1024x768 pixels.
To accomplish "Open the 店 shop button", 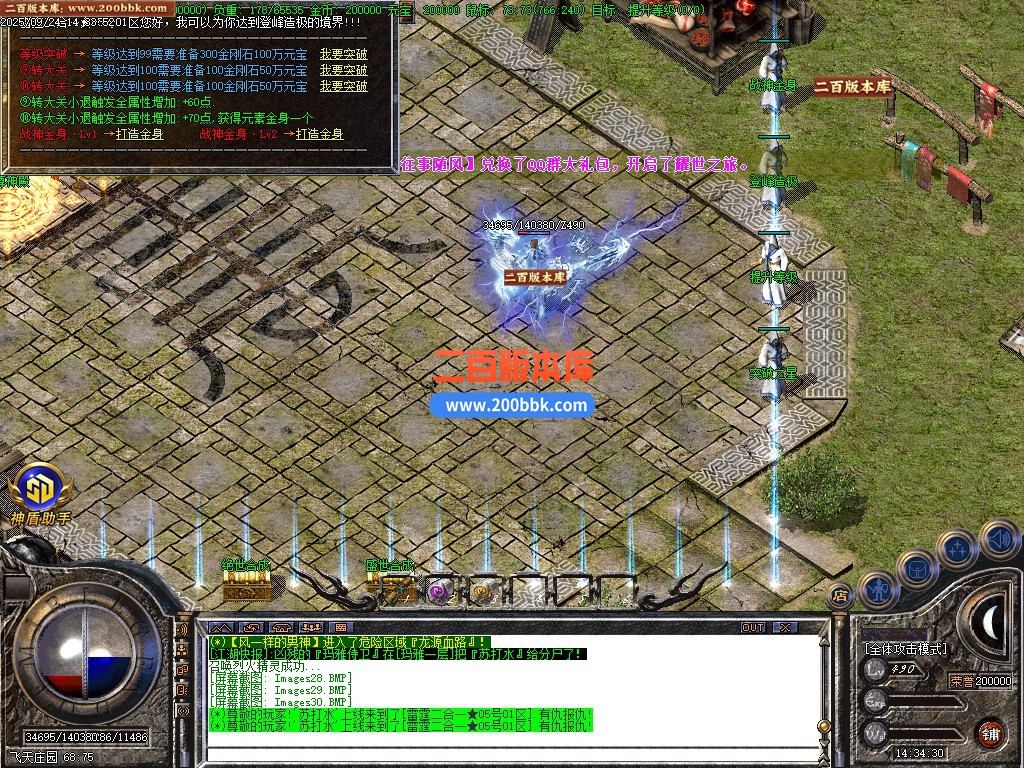I will tap(840, 594).
